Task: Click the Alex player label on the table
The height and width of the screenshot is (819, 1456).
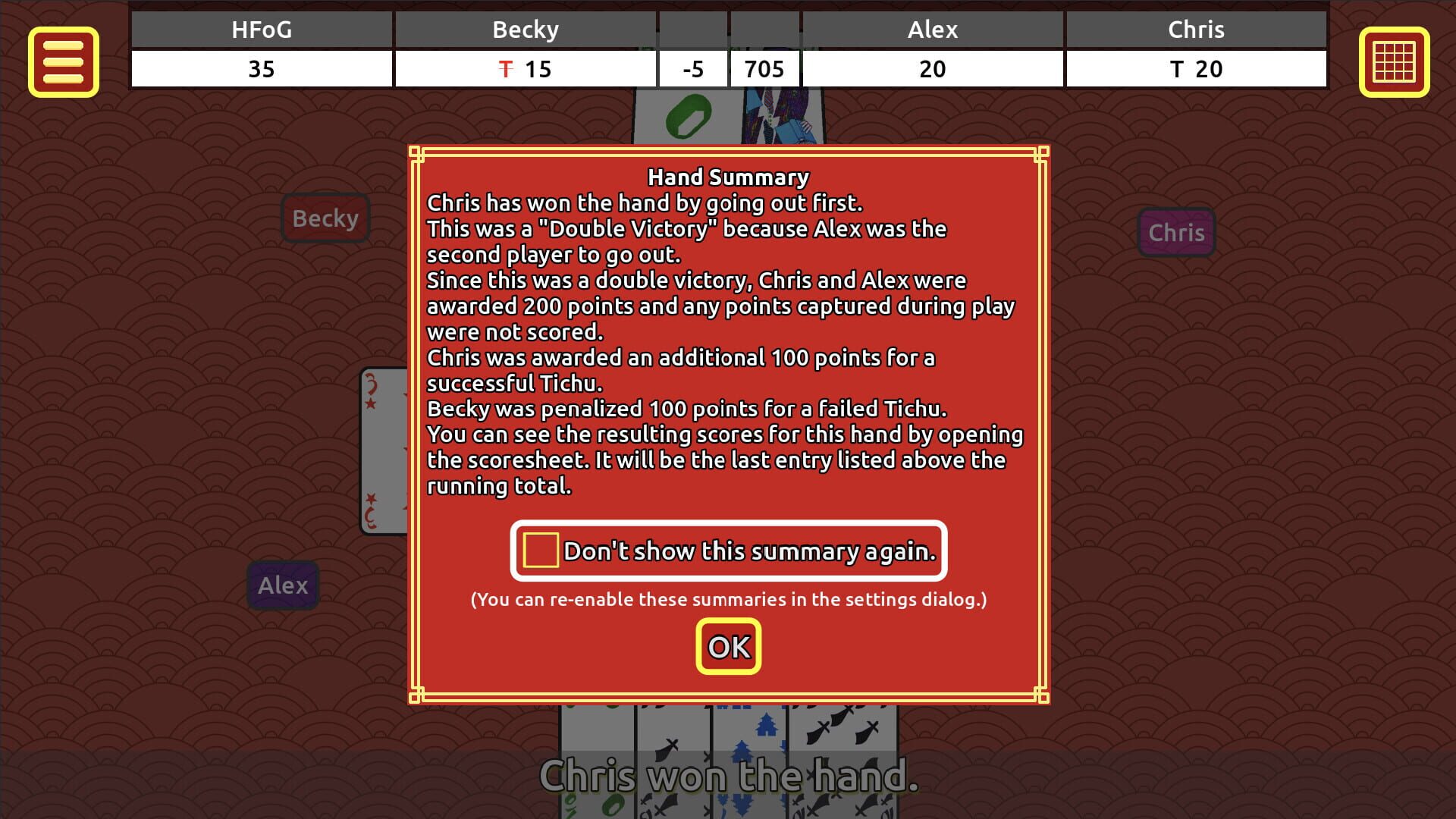Action: tap(283, 585)
